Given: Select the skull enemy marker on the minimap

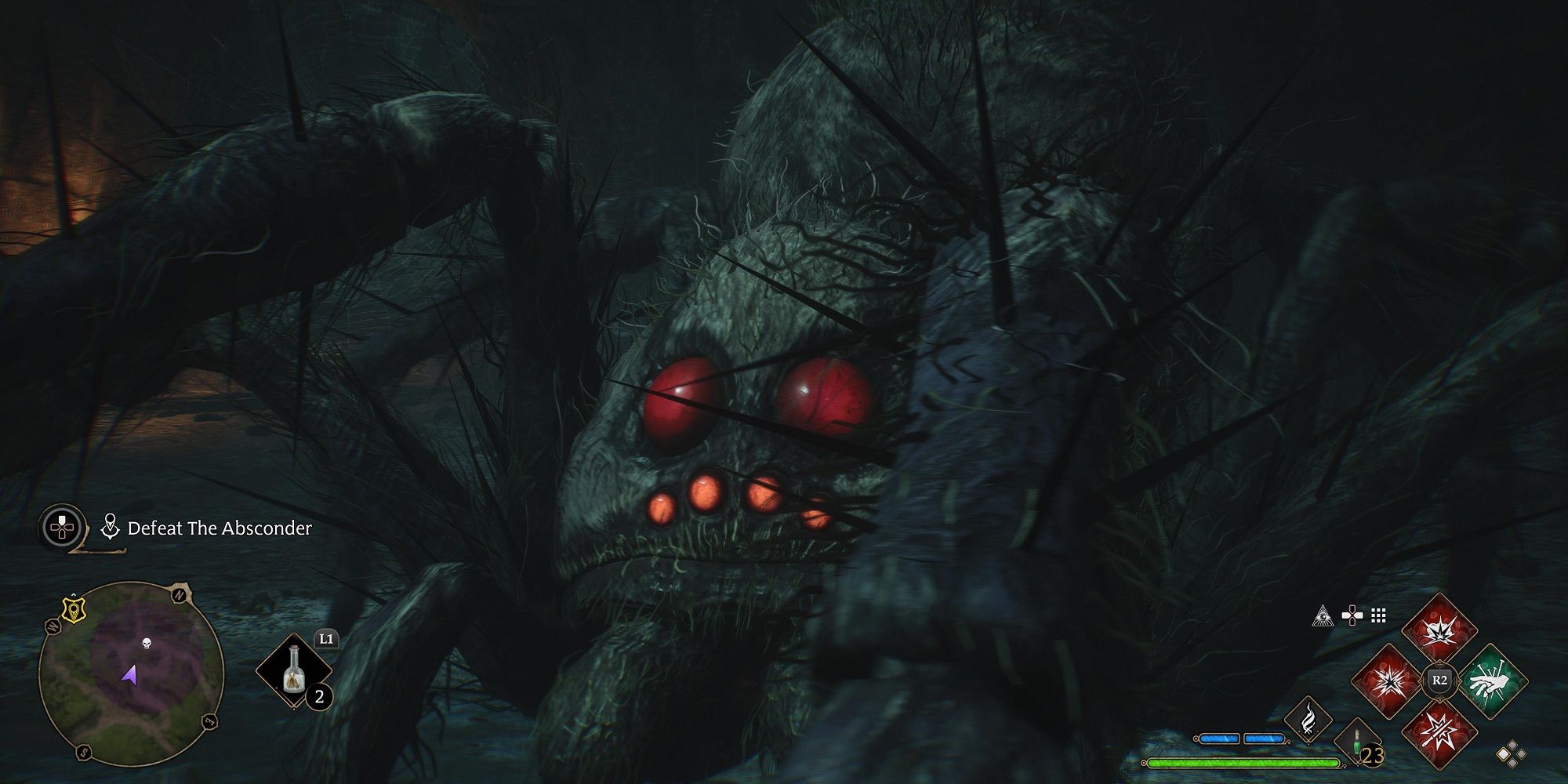Looking at the screenshot, I should tap(146, 644).
